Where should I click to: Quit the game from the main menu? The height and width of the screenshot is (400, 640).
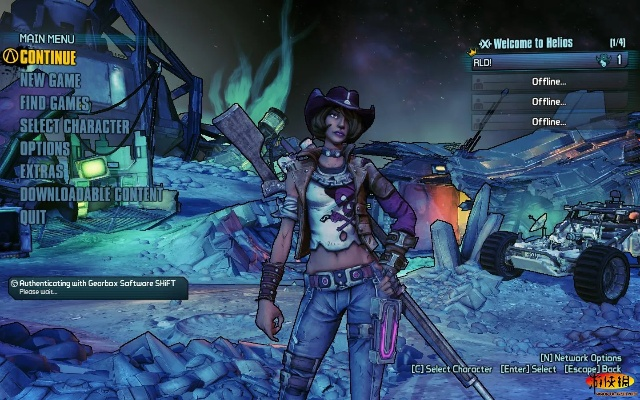tap(33, 216)
